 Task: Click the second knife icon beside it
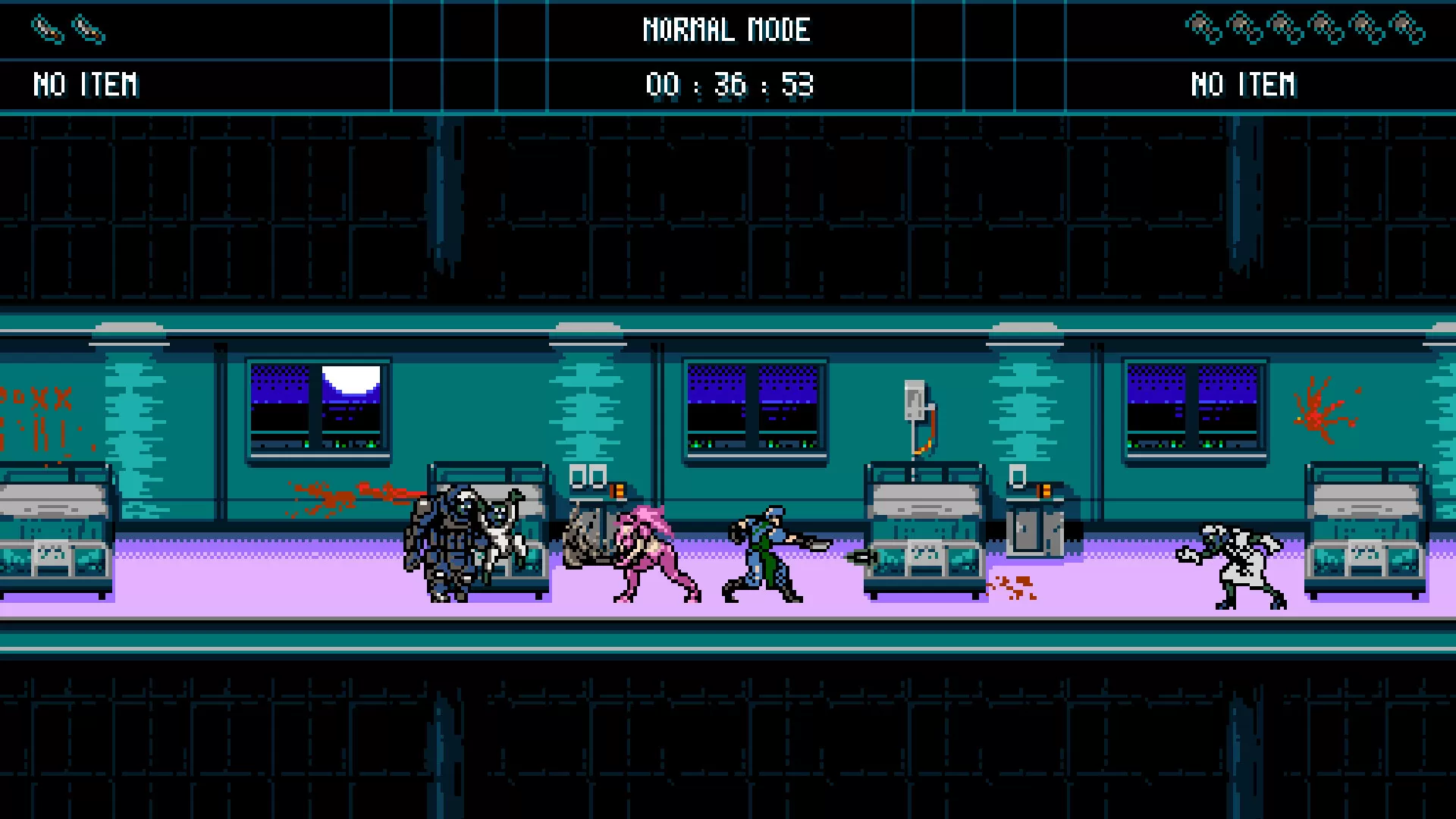pyautogui.click(x=87, y=29)
